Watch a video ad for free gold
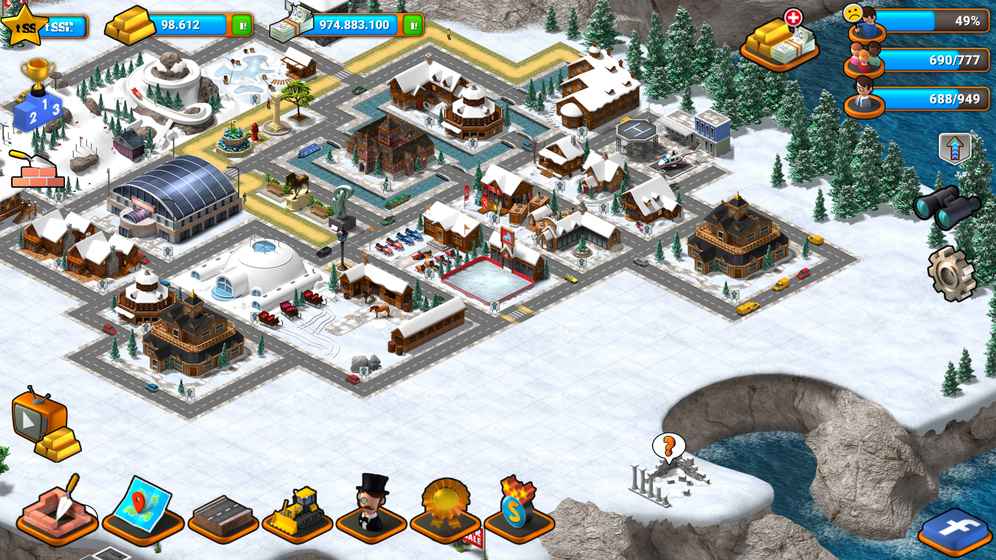The height and width of the screenshot is (560, 996). [43, 427]
